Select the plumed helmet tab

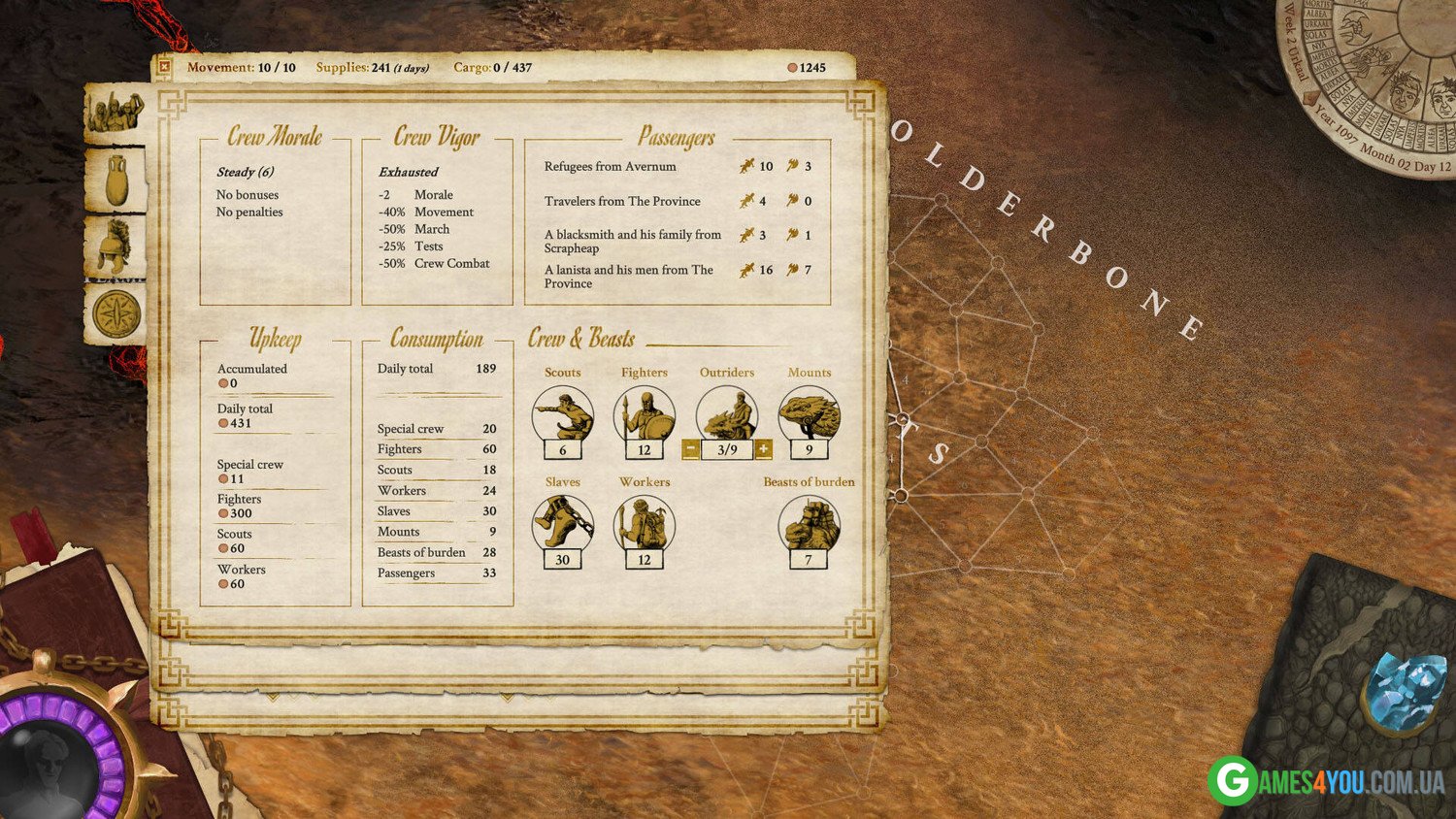click(116, 245)
